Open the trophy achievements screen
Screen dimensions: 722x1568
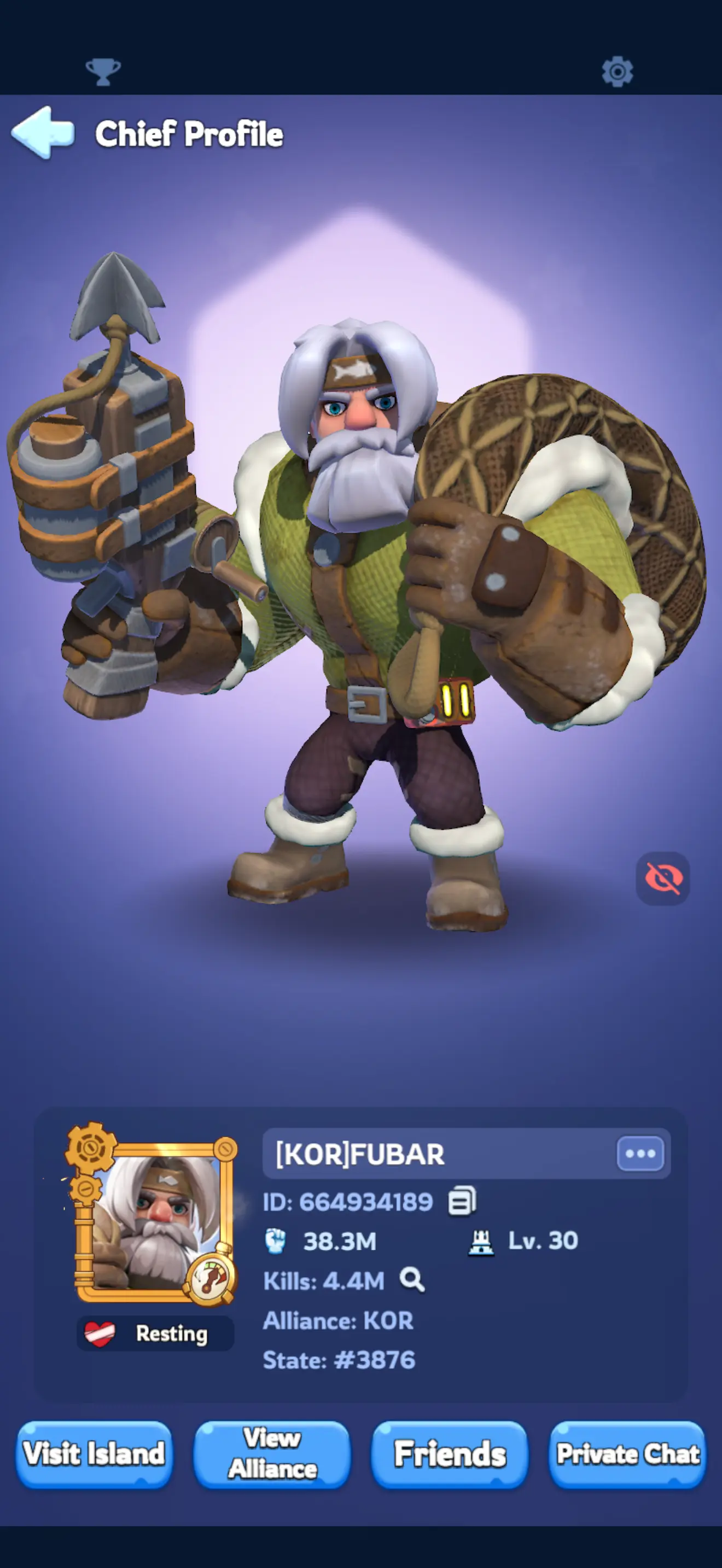(103, 71)
